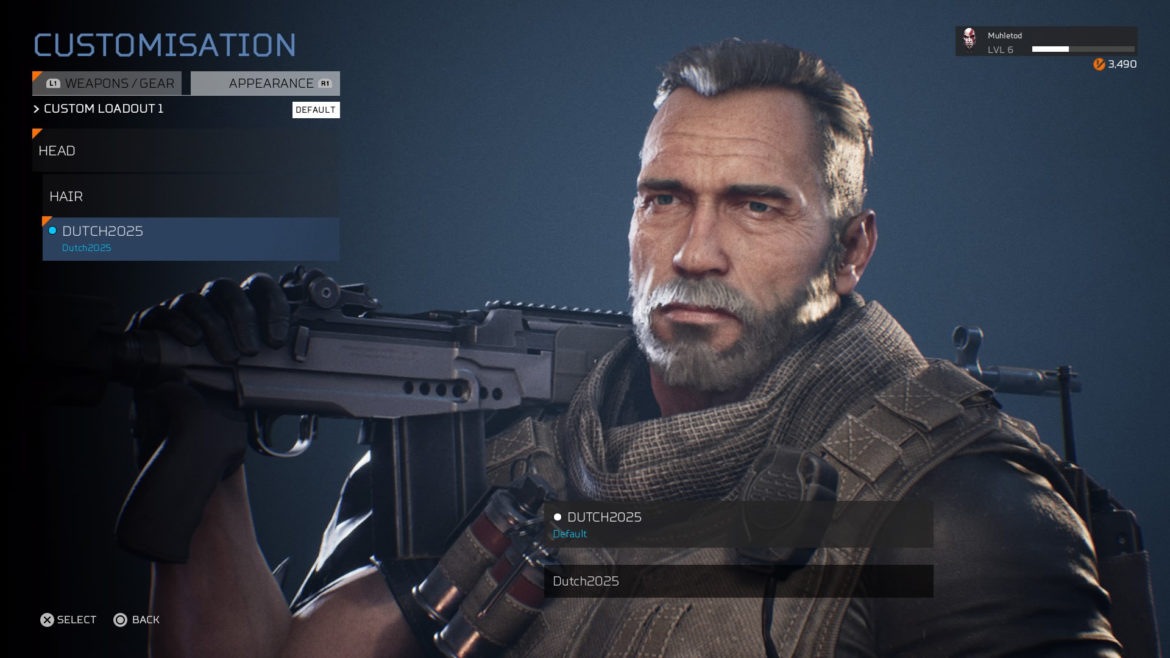Select the DUTCH2025 Default preview entry
1170x658 pixels.
738,525
